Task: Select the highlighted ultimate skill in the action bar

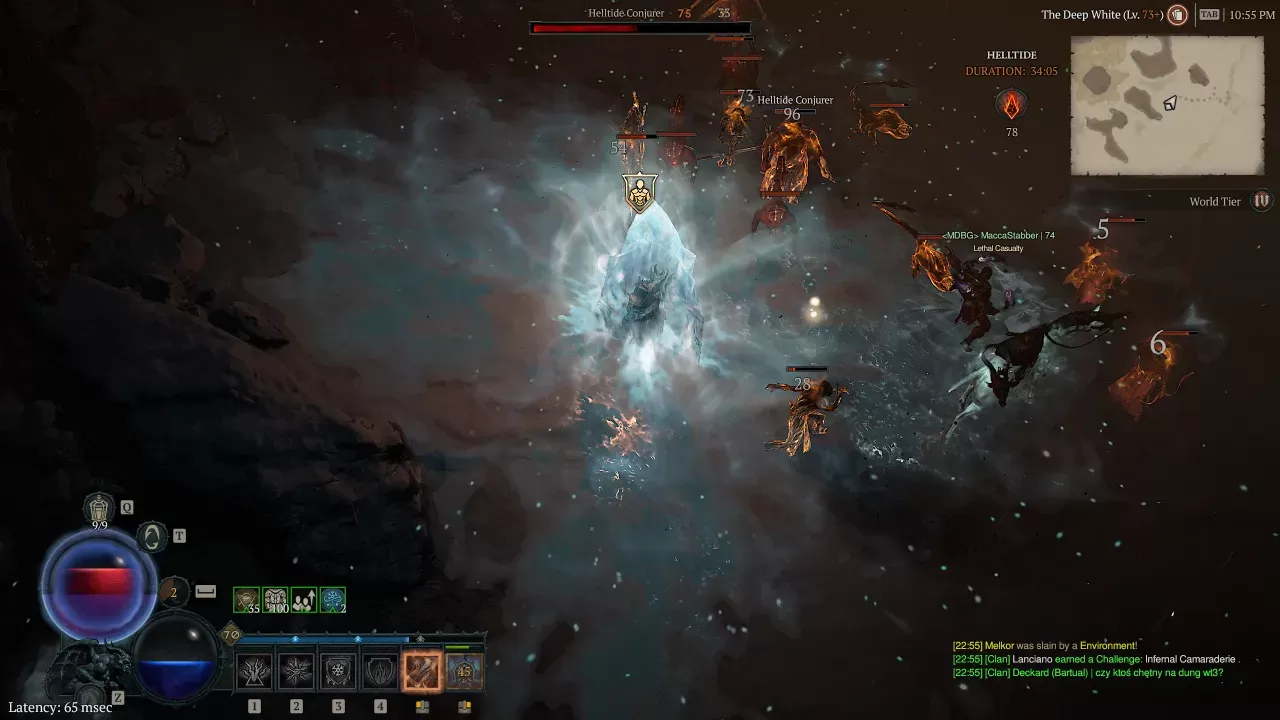Action: point(423,670)
